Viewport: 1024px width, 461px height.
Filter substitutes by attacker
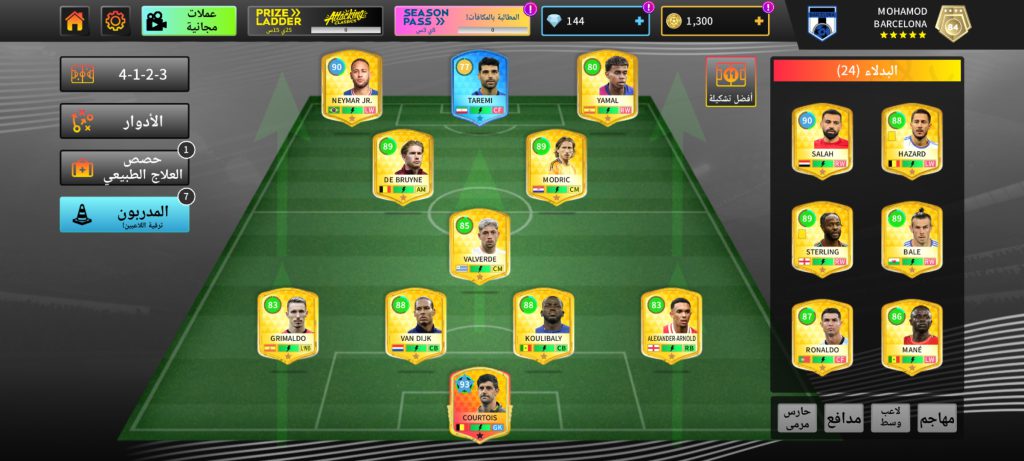pos(936,418)
